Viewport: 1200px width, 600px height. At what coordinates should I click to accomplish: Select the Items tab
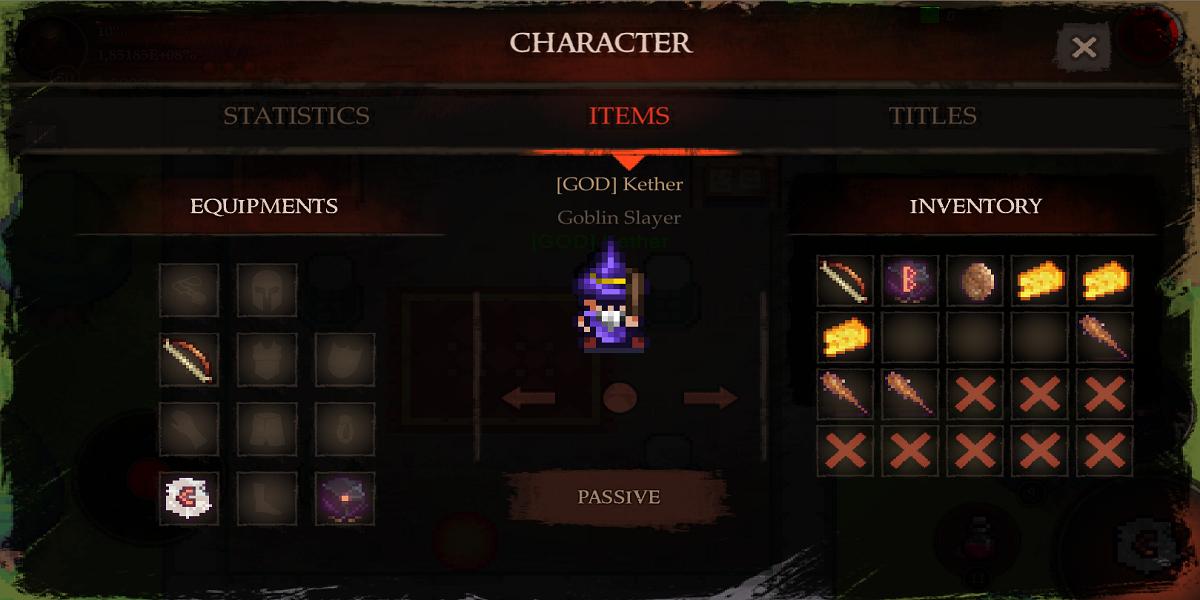[629, 116]
